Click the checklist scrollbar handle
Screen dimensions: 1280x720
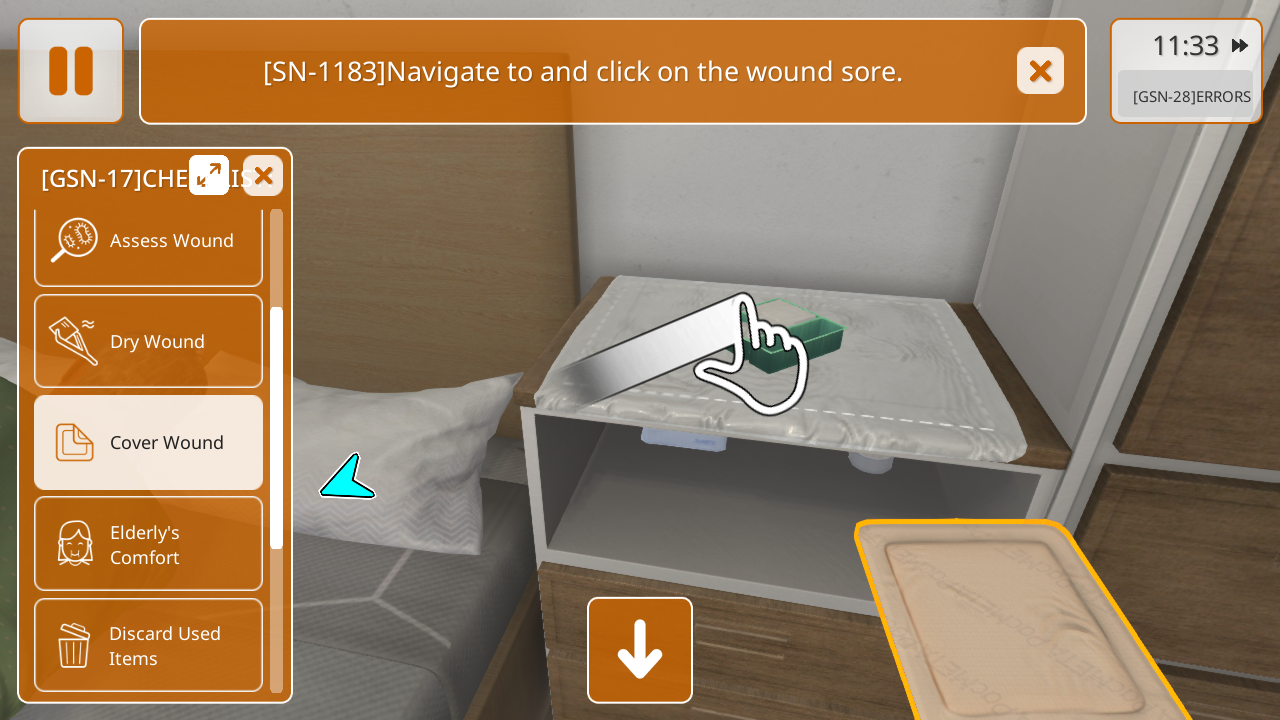[277, 427]
